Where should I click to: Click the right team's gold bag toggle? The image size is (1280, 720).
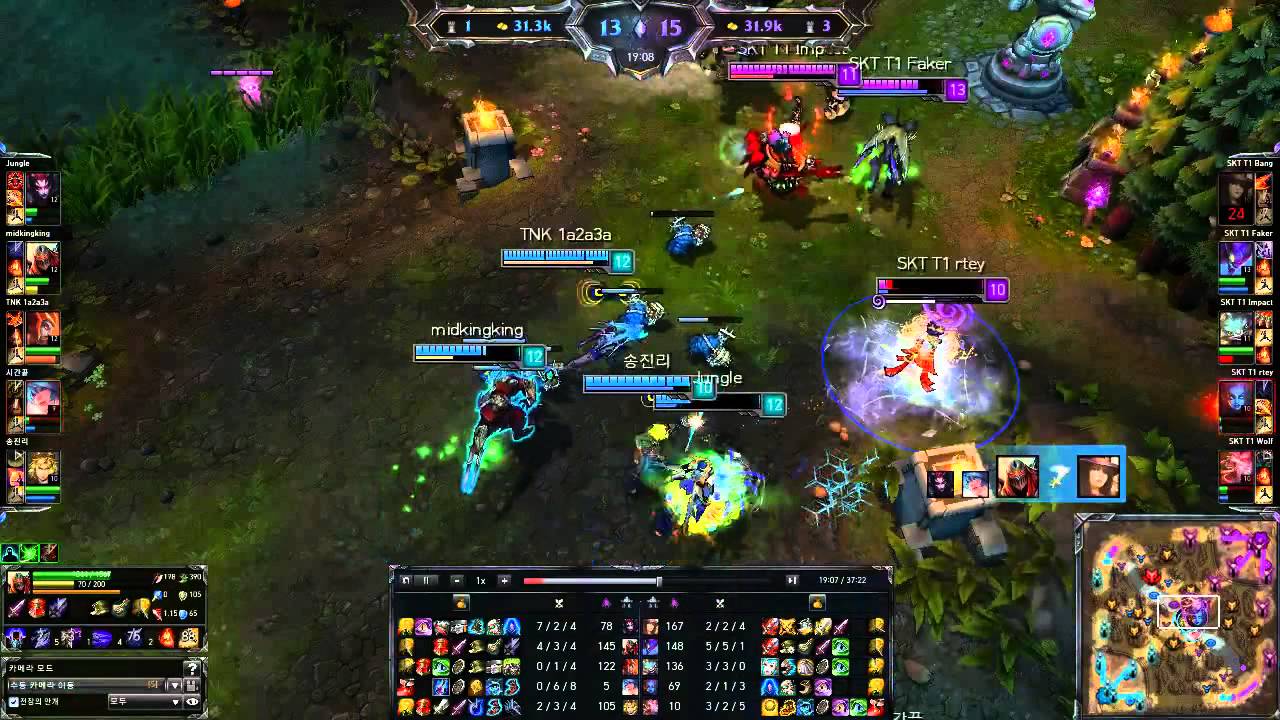[817, 603]
